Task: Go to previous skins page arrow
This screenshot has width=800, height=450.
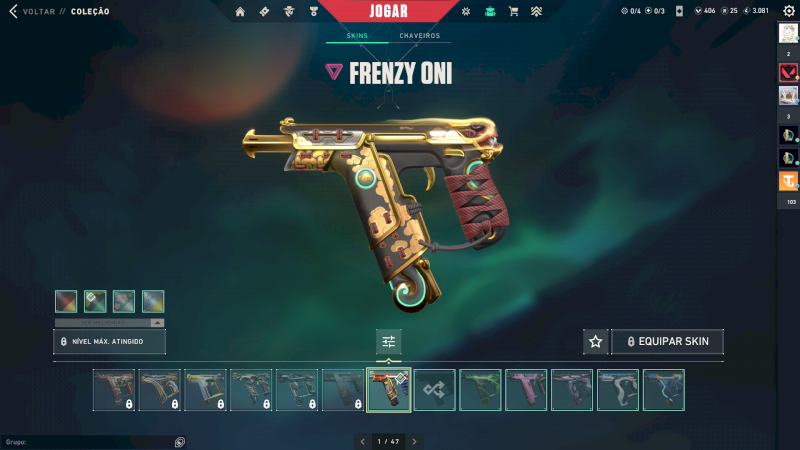Action: 363,441
